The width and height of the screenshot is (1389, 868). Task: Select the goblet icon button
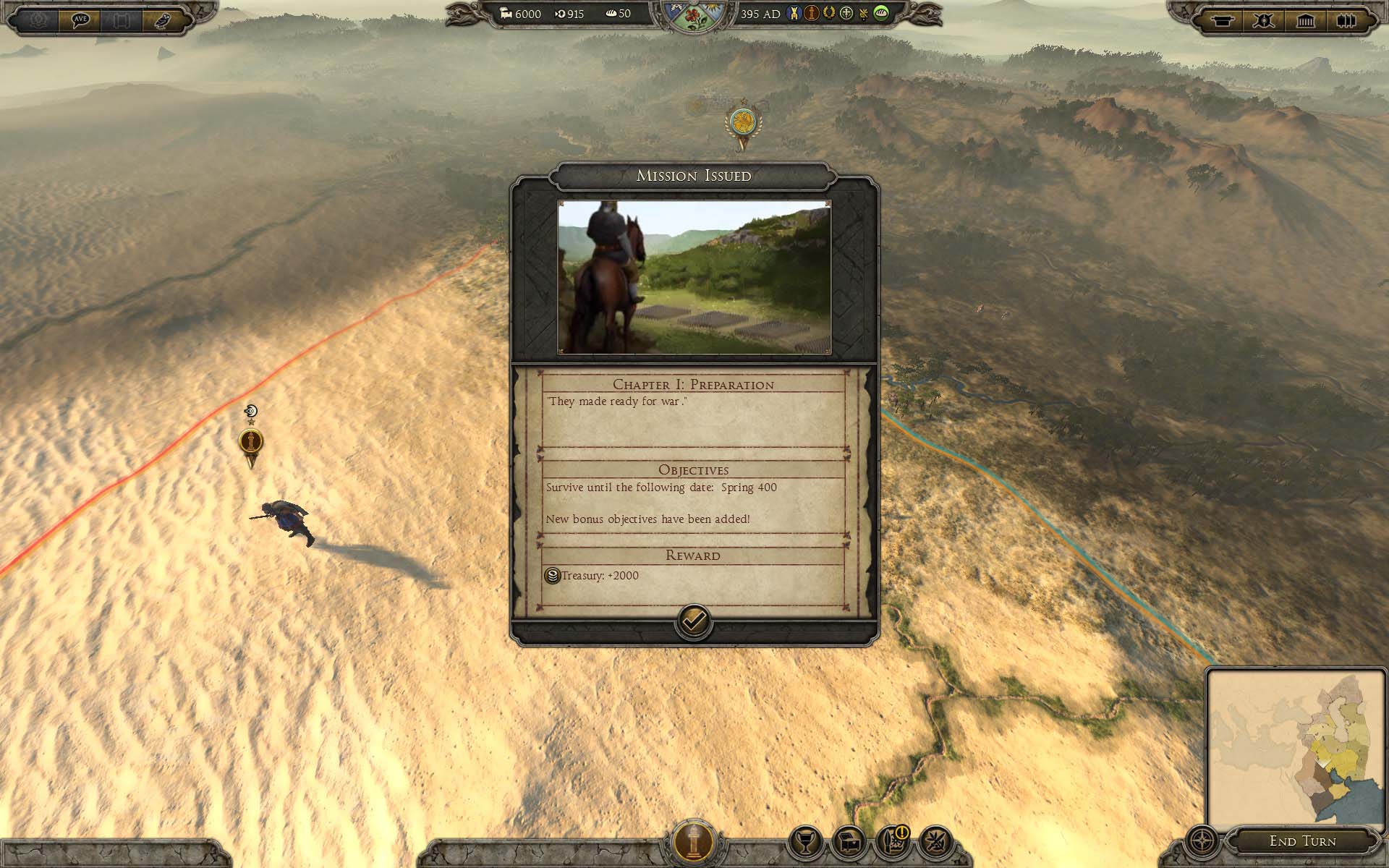point(805,842)
